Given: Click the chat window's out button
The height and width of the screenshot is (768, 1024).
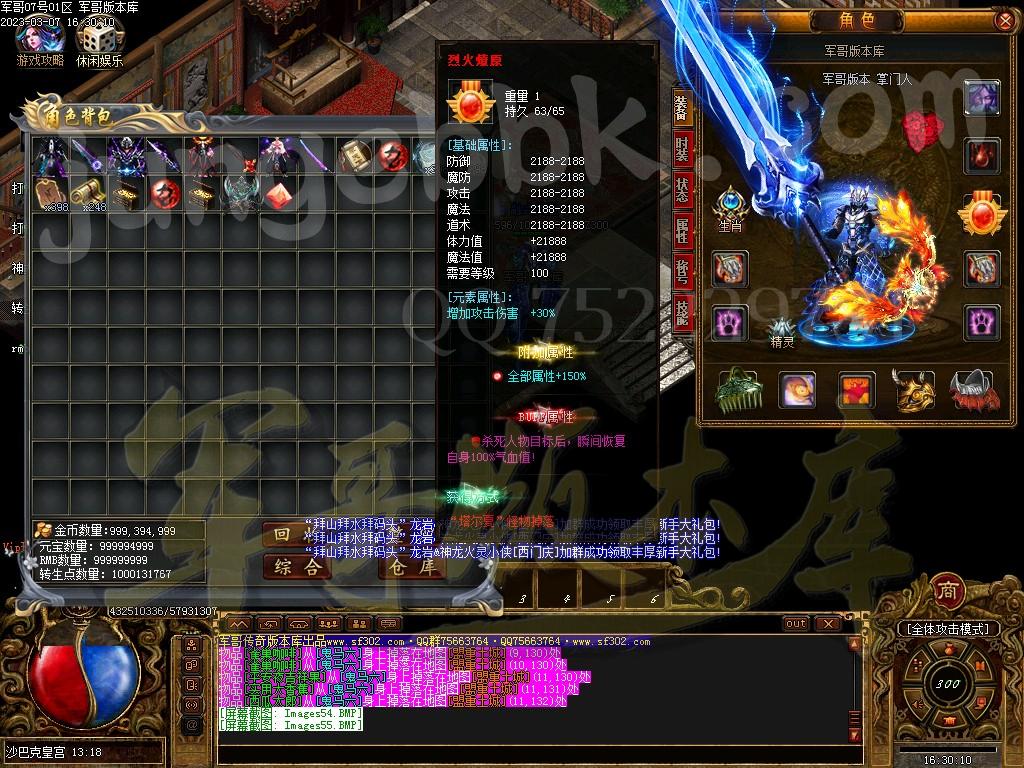Looking at the screenshot, I should tap(795, 623).
